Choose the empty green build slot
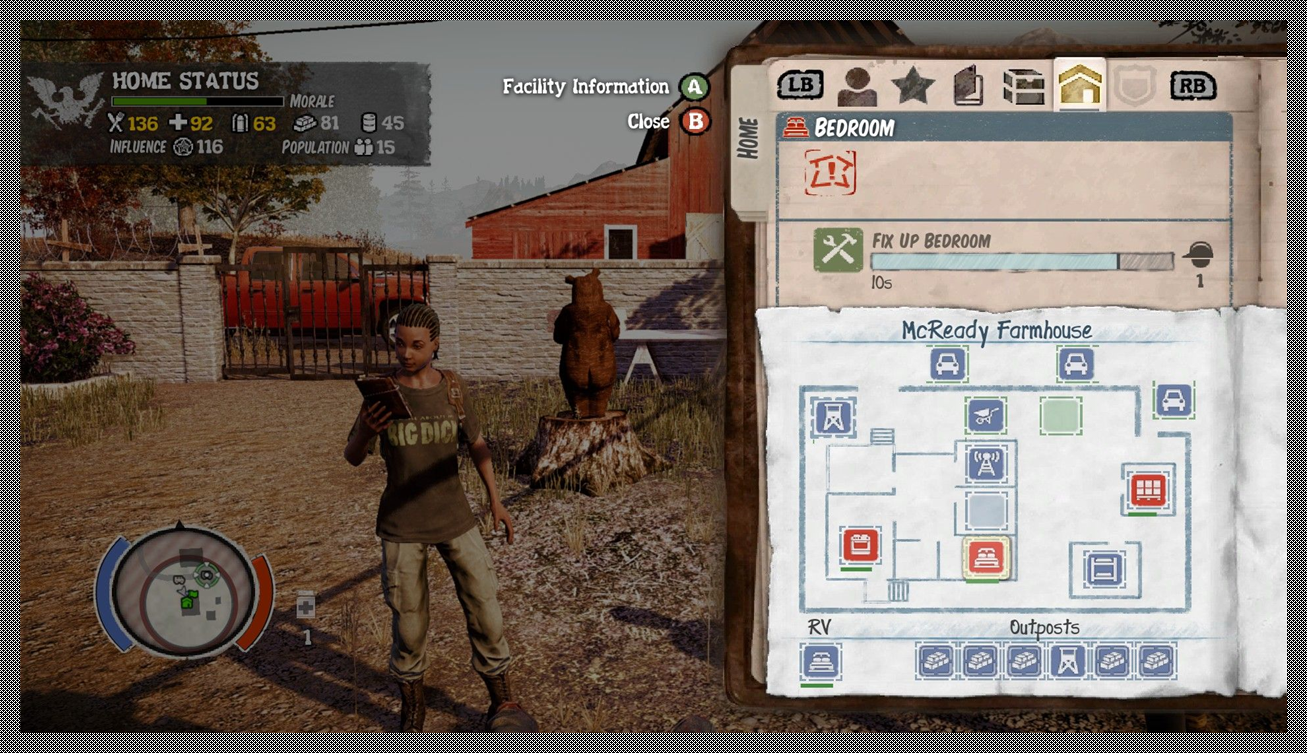The width and height of the screenshot is (1307, 753). pos(1060,415)
